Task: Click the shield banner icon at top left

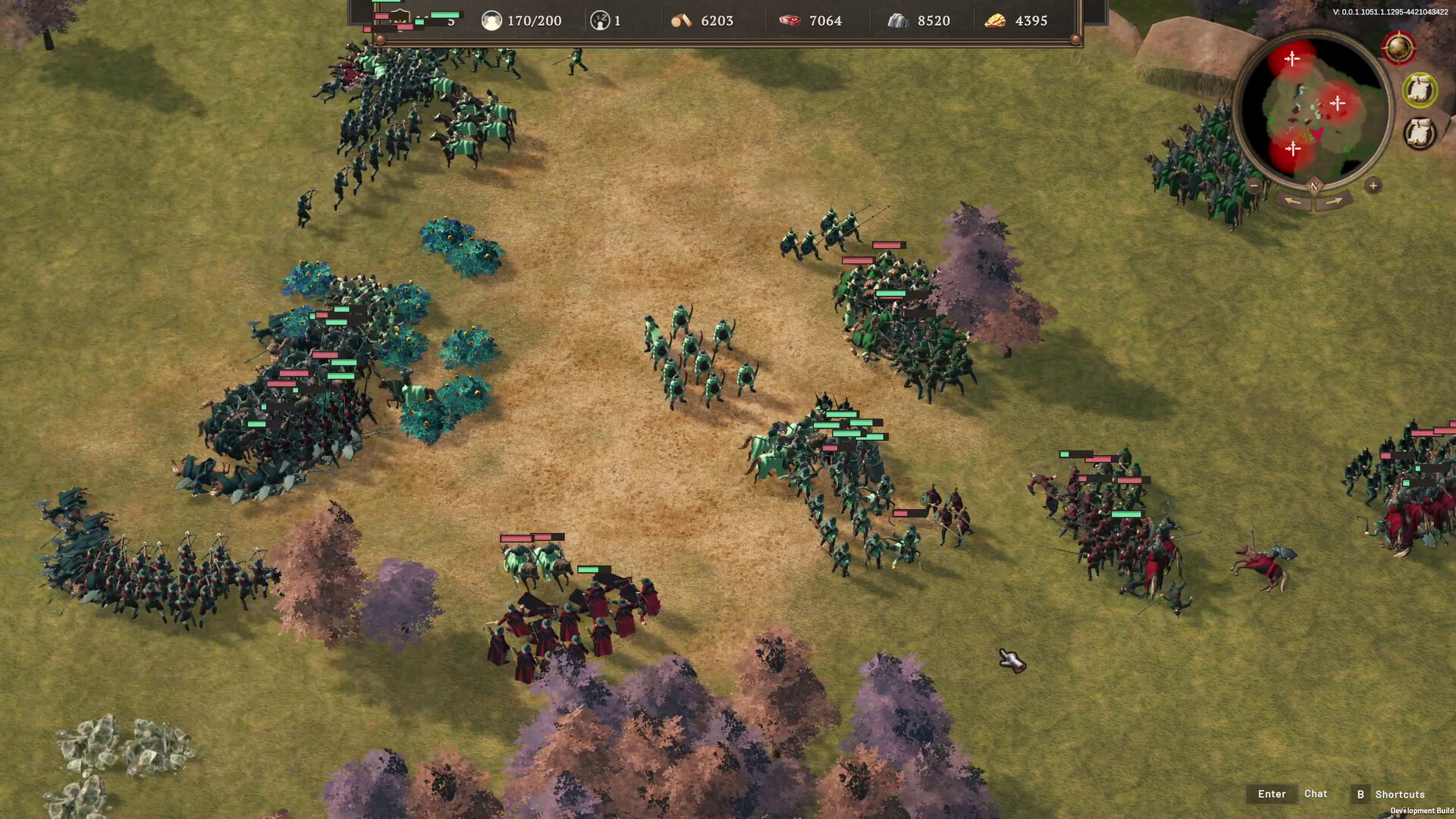Action: pos(400,17)
